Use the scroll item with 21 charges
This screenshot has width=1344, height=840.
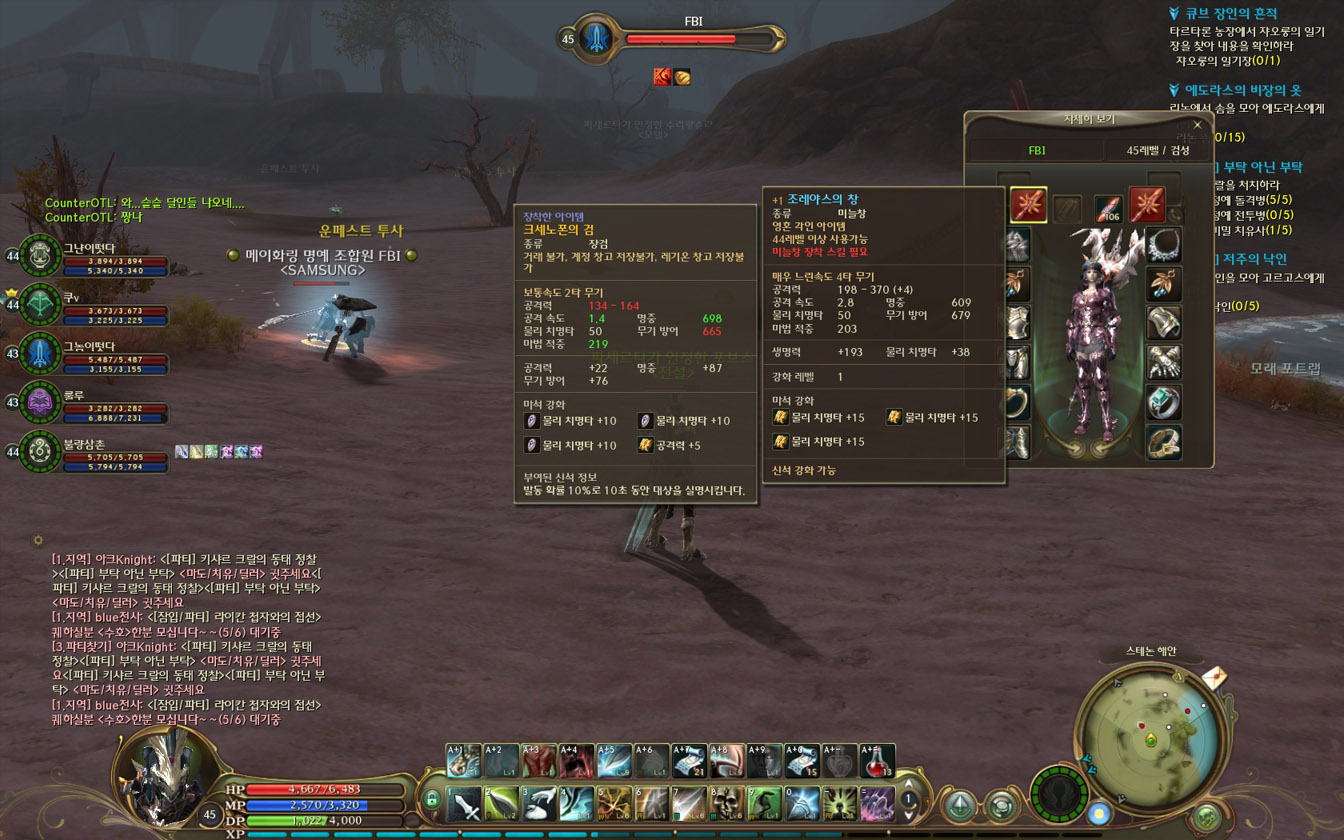[688, 761]
